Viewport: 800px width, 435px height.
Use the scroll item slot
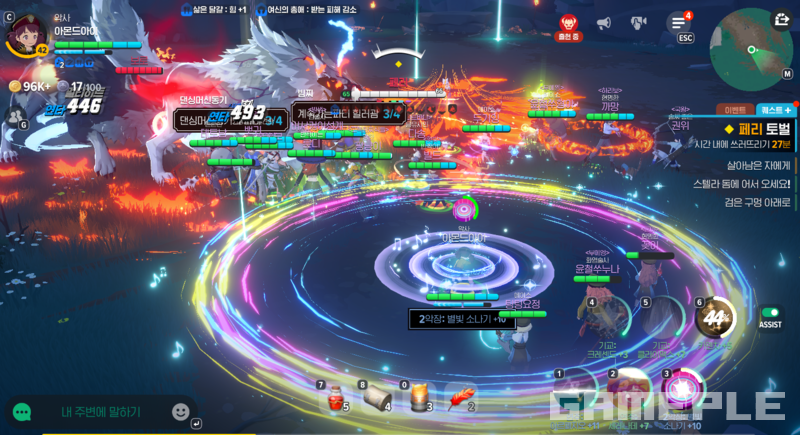click(x=376, y=399)
